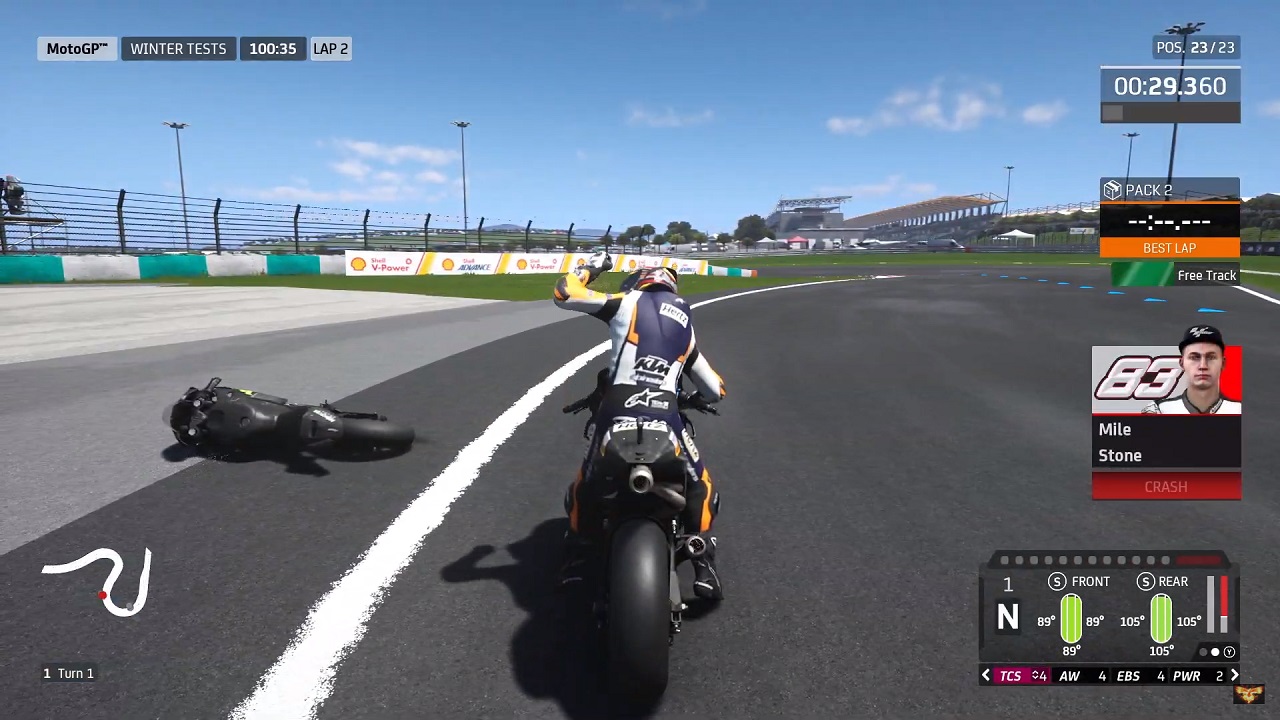Collapse settings with the left chevron arrow
1280x720 pixels.
point(986,675)
